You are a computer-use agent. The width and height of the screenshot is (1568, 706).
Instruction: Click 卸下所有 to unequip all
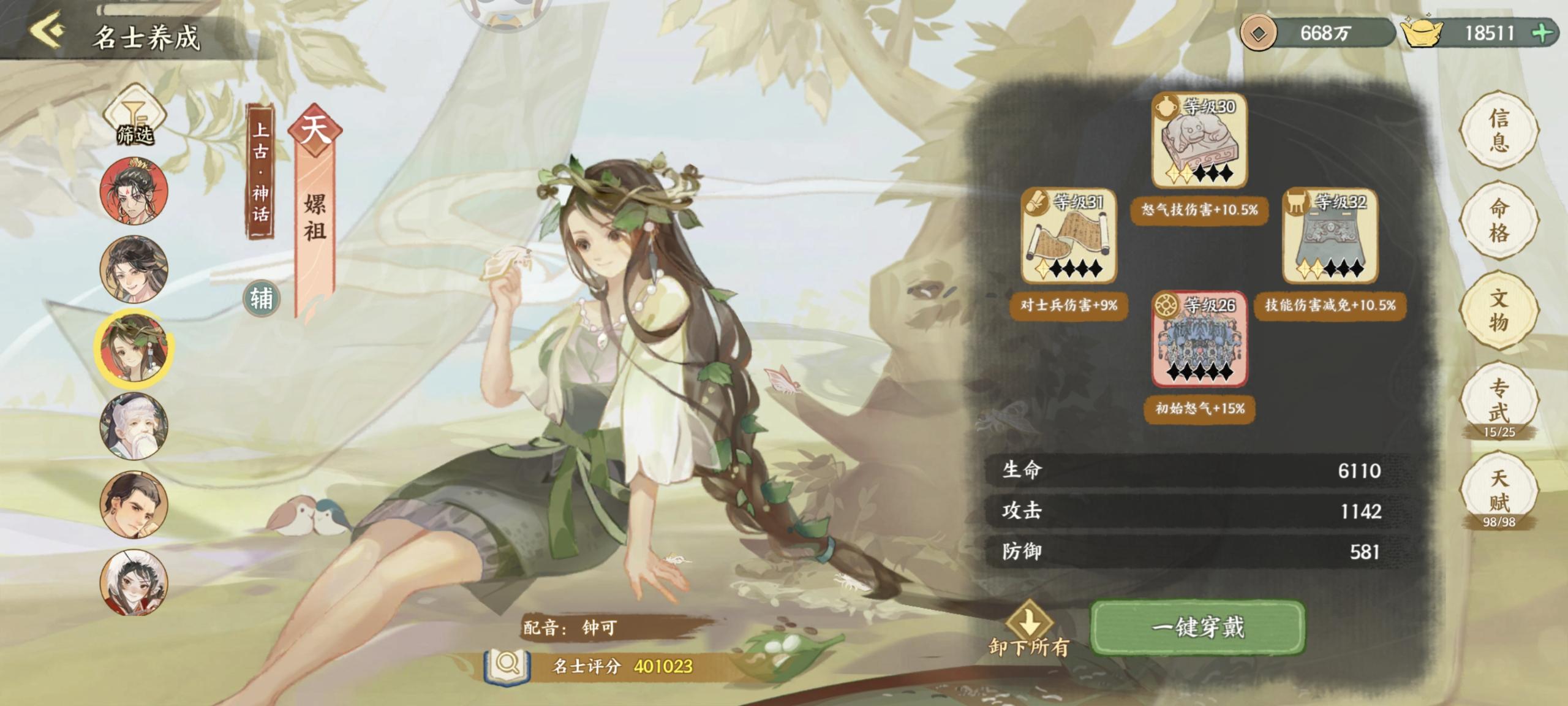(x=1029, y=629)
